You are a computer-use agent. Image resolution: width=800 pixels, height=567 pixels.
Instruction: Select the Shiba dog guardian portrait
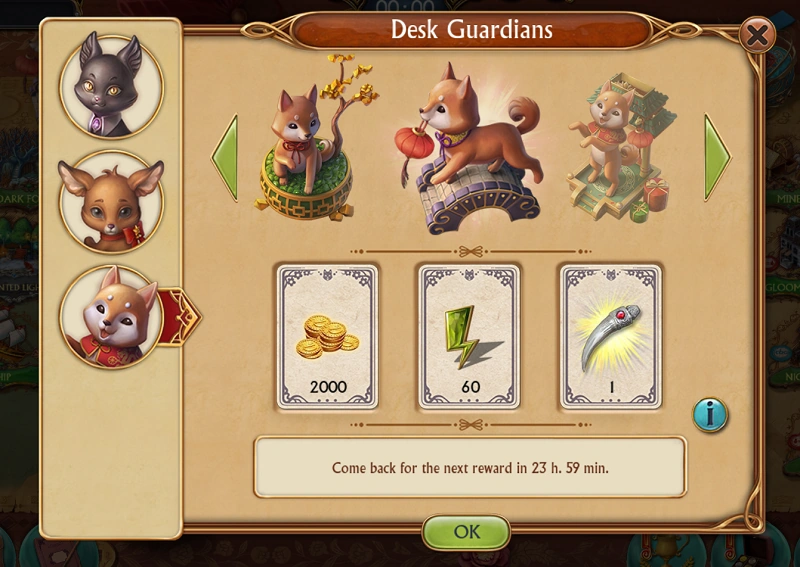pyautogui.click(x=108, y=315)
